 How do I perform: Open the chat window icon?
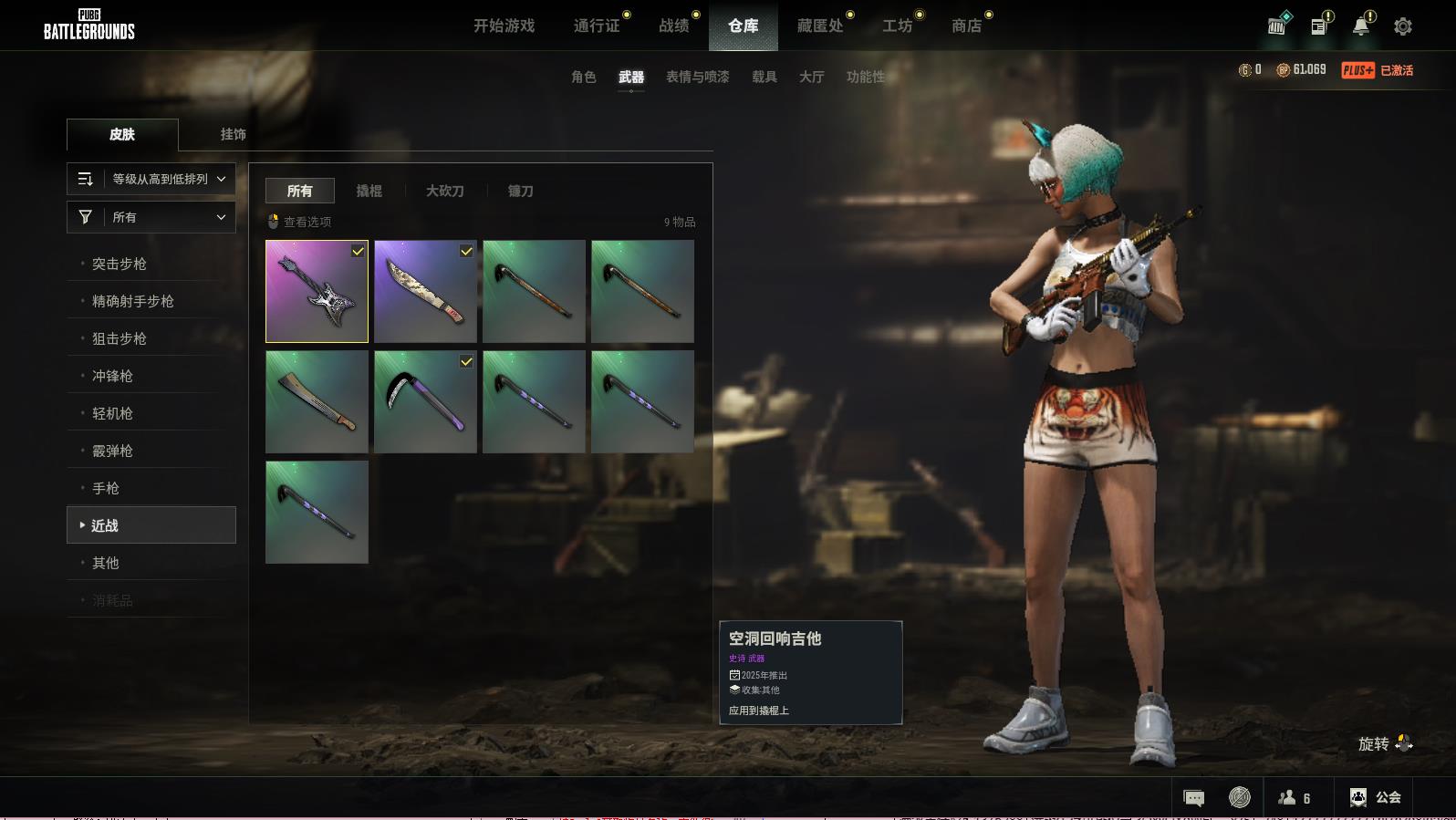[x=1193, y=798]
